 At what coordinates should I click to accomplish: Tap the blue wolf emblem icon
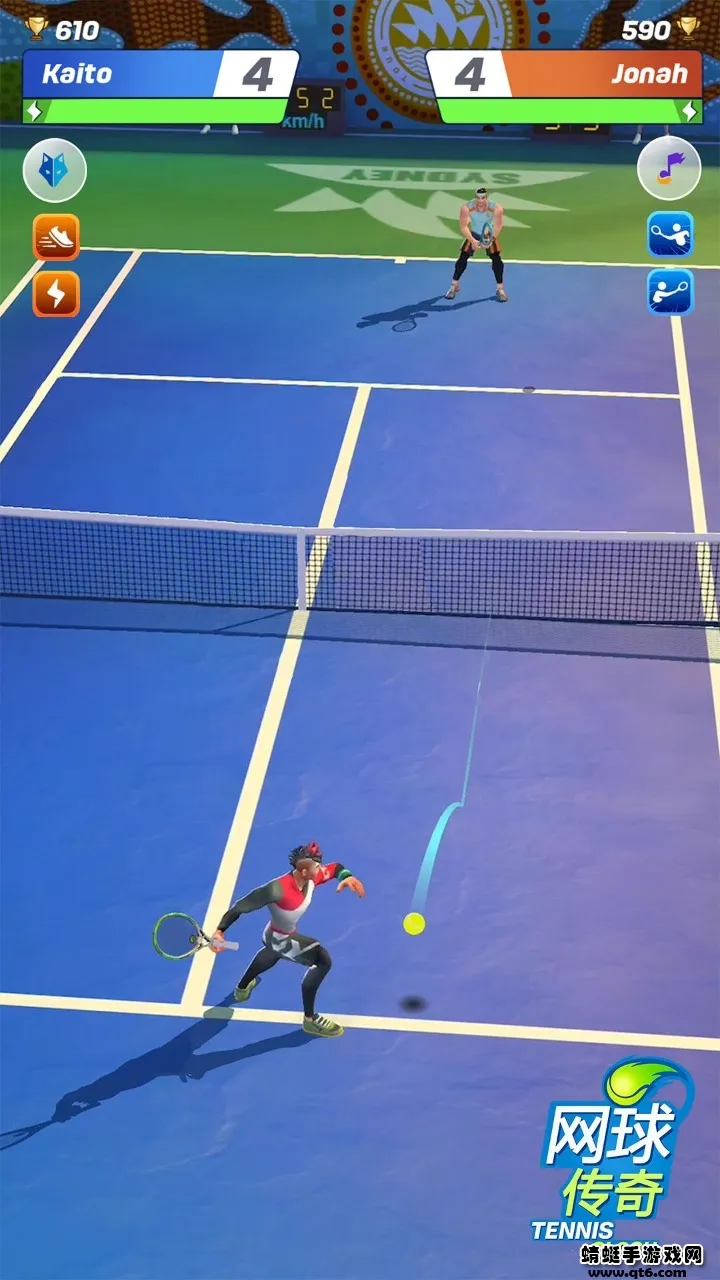pyautogui.click(x=55, y=171)
